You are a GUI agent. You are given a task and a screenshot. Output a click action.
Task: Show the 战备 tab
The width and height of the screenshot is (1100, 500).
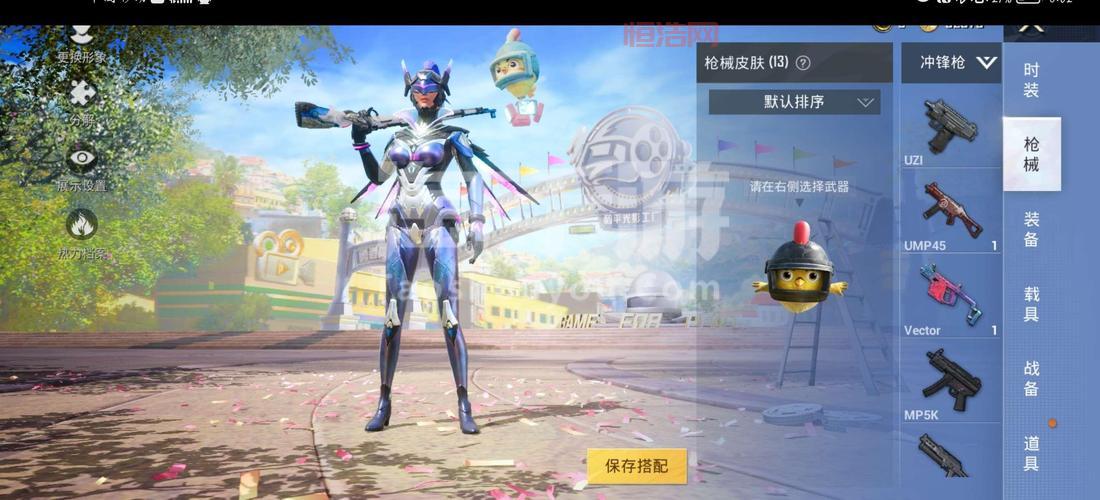pos(1031,378)
